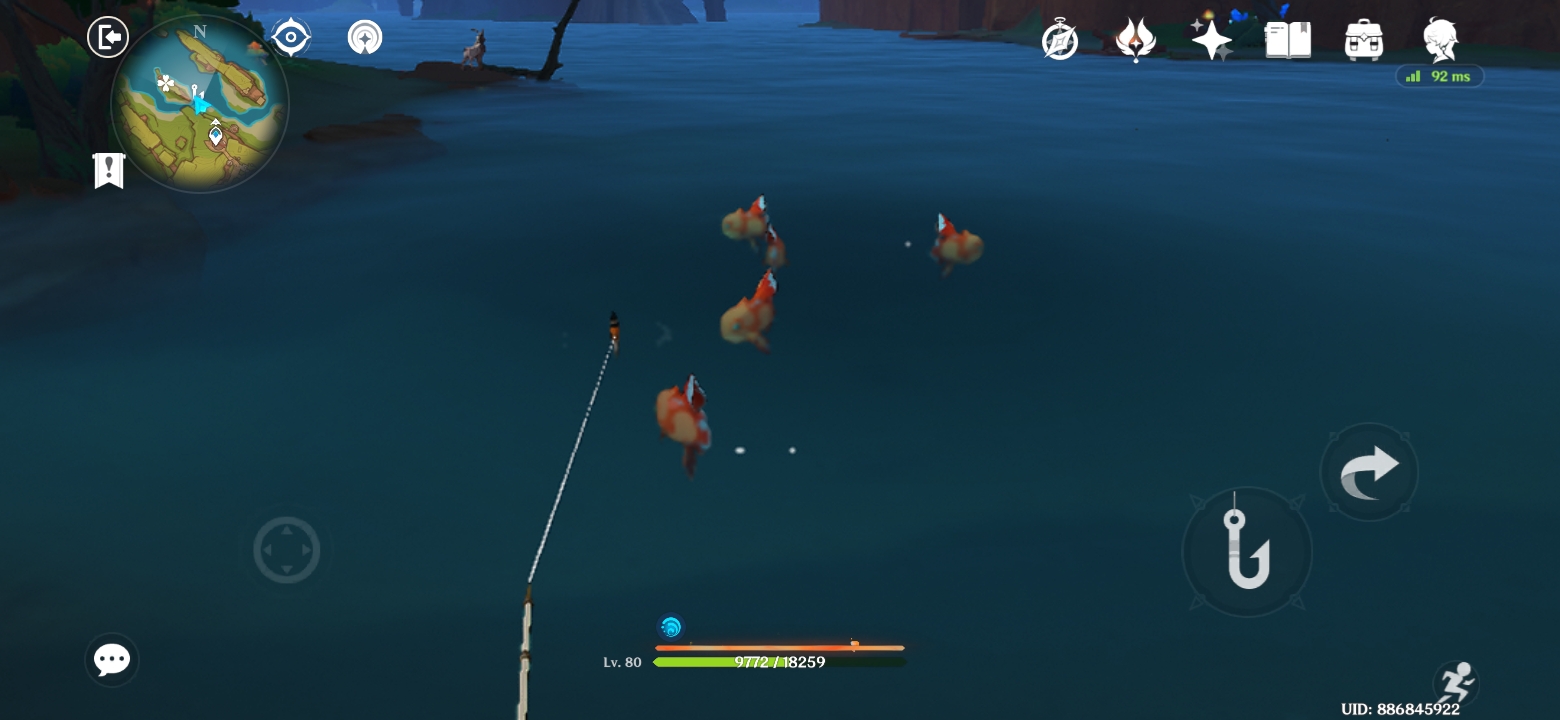Activate Elemental Sight beside the minimap
Viewport: 1560px width, 720px height.
point(290,37)
